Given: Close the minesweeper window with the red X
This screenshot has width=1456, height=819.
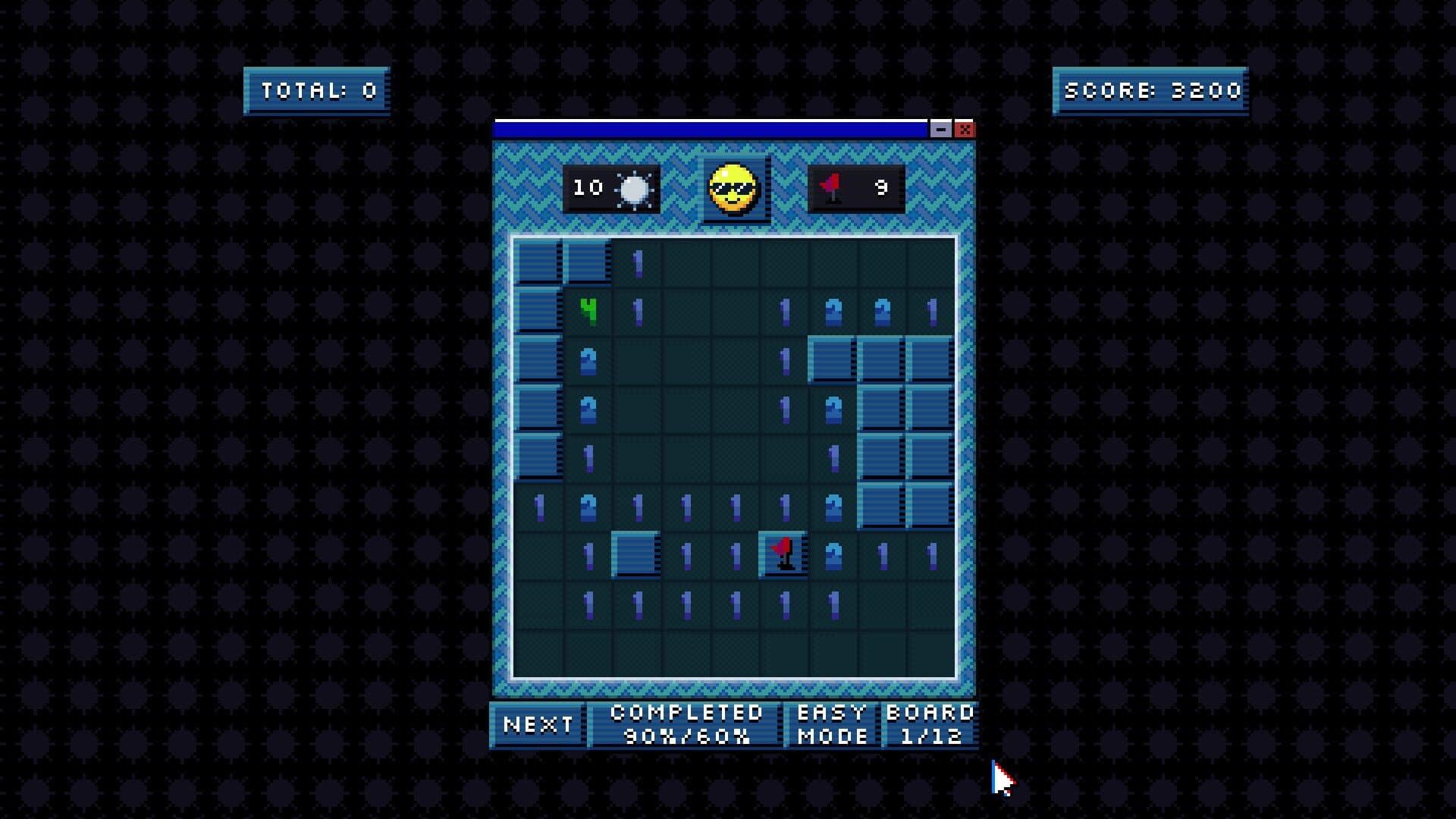Looking at the screenshot, I should (965, 130).
